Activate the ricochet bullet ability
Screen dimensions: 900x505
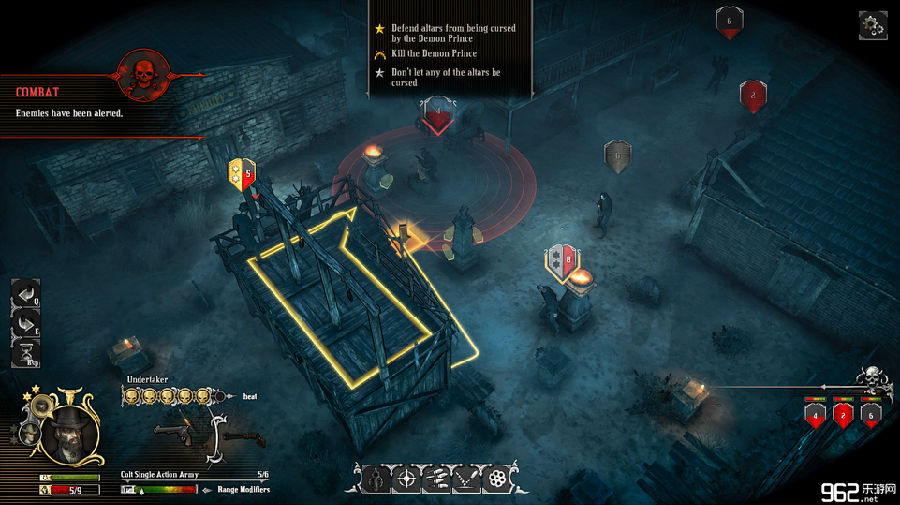coord(465,480)
